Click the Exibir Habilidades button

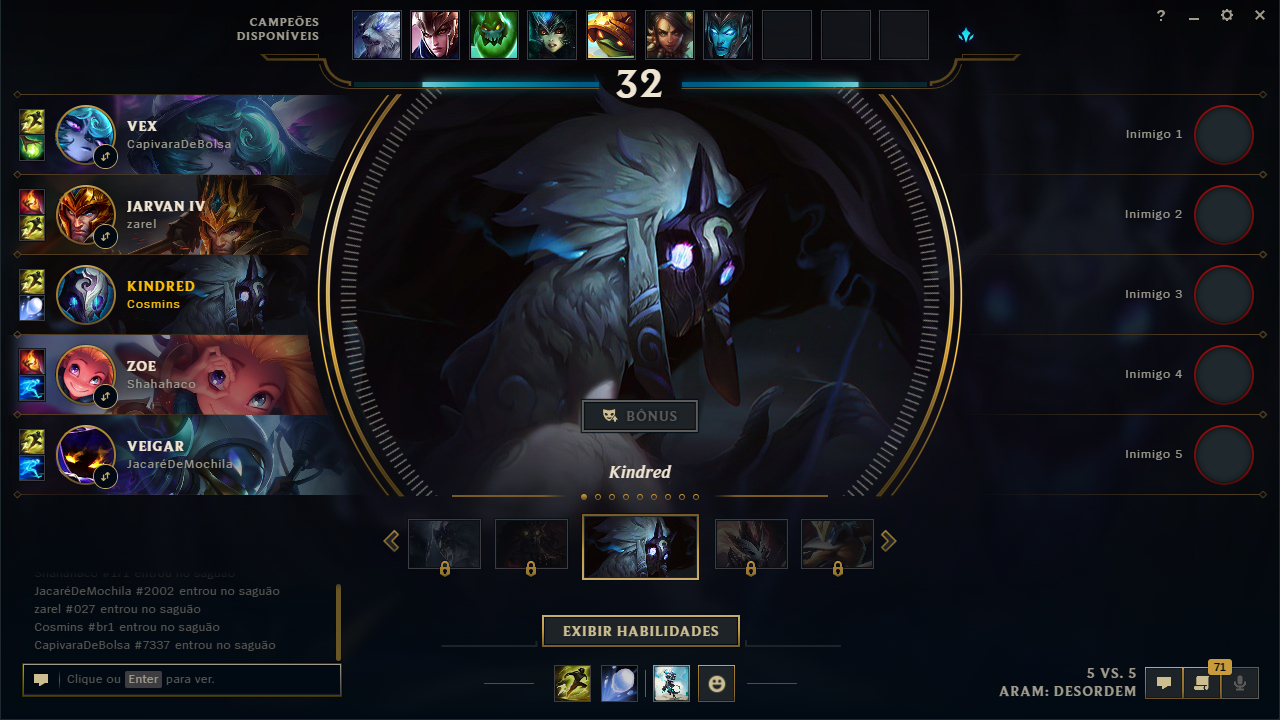(641, 631)
